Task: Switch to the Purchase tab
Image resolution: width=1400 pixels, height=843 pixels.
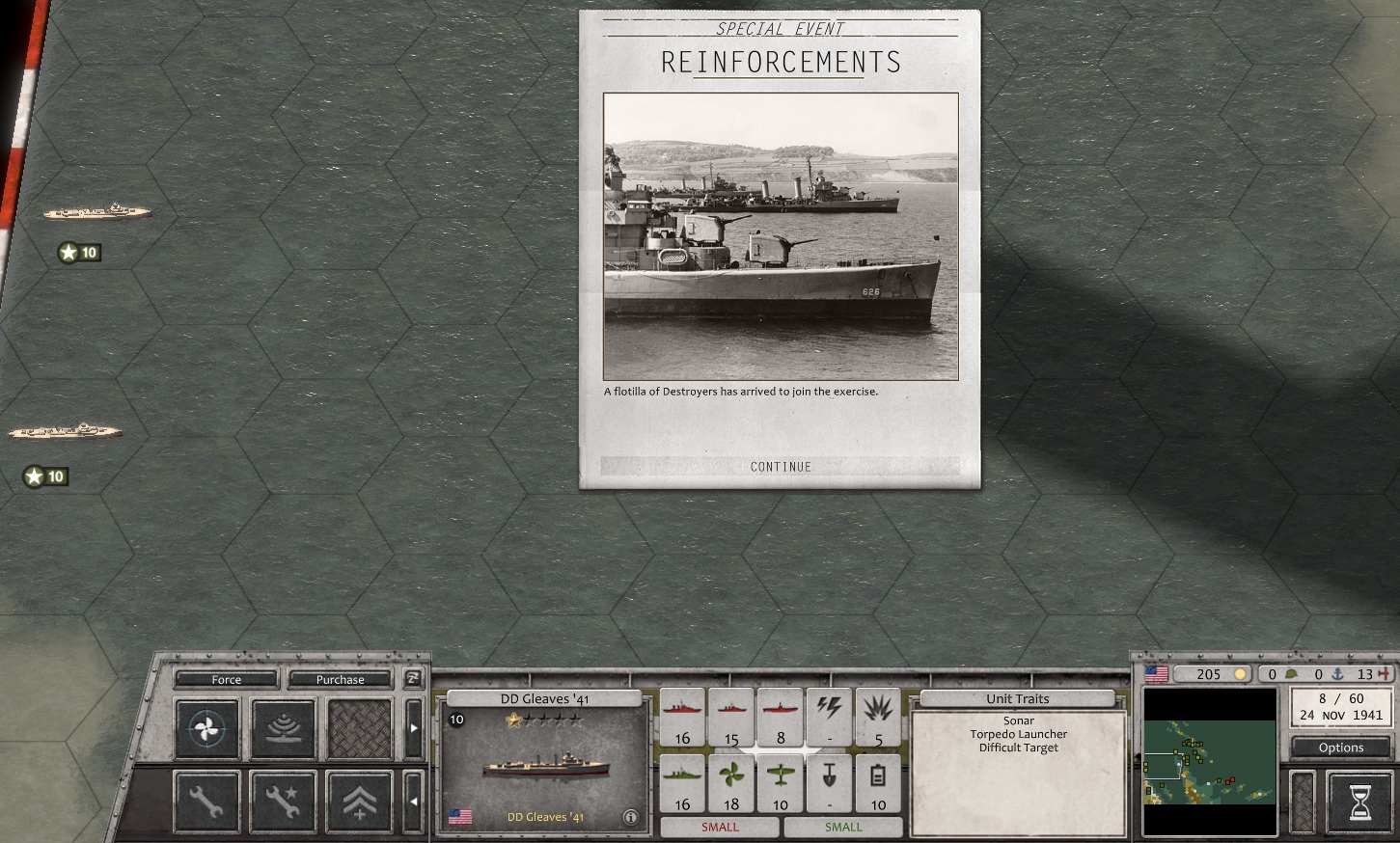Action: pos(340,679)
